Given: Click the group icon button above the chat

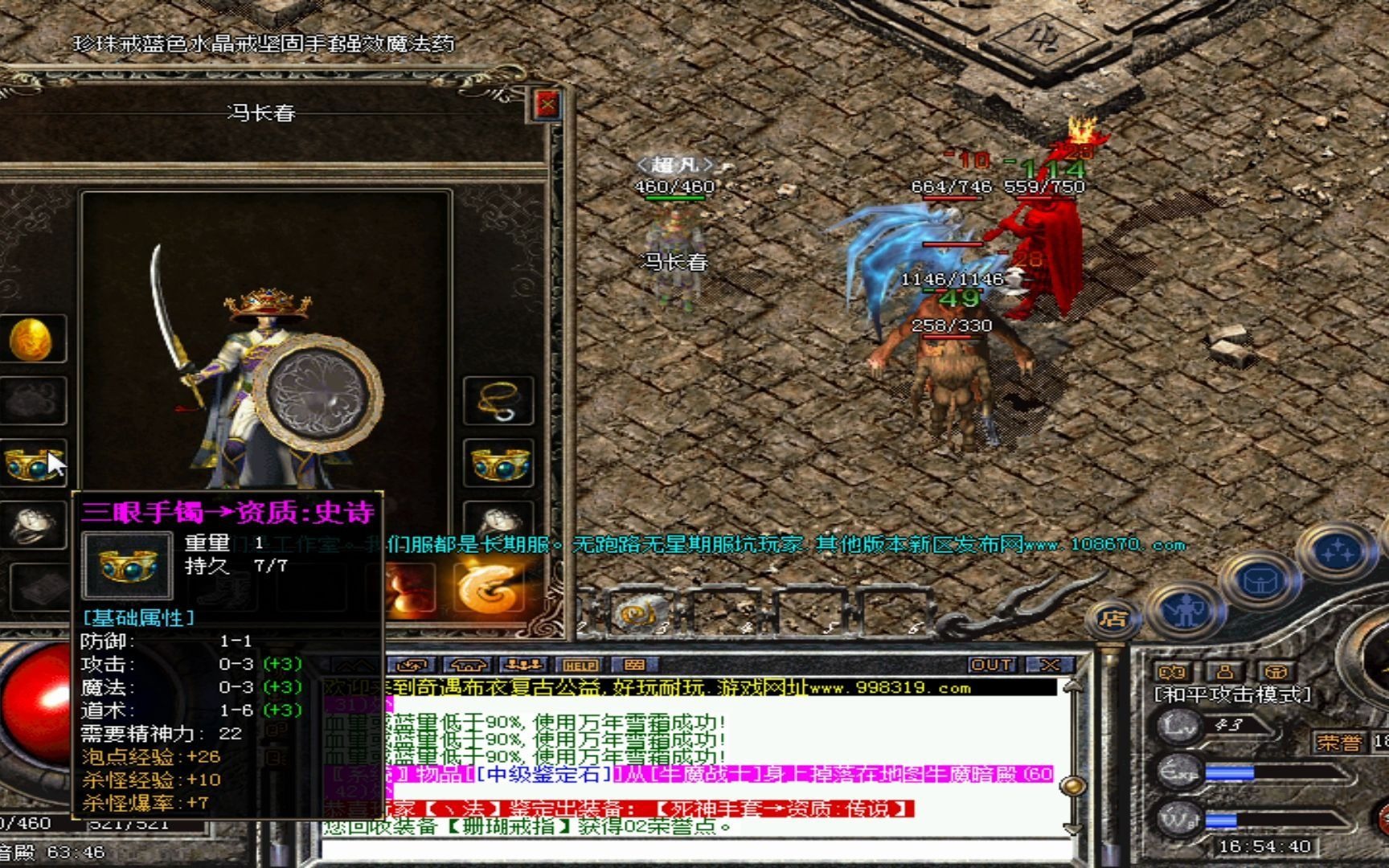Looking at the screenshot, I should point(523,665).
